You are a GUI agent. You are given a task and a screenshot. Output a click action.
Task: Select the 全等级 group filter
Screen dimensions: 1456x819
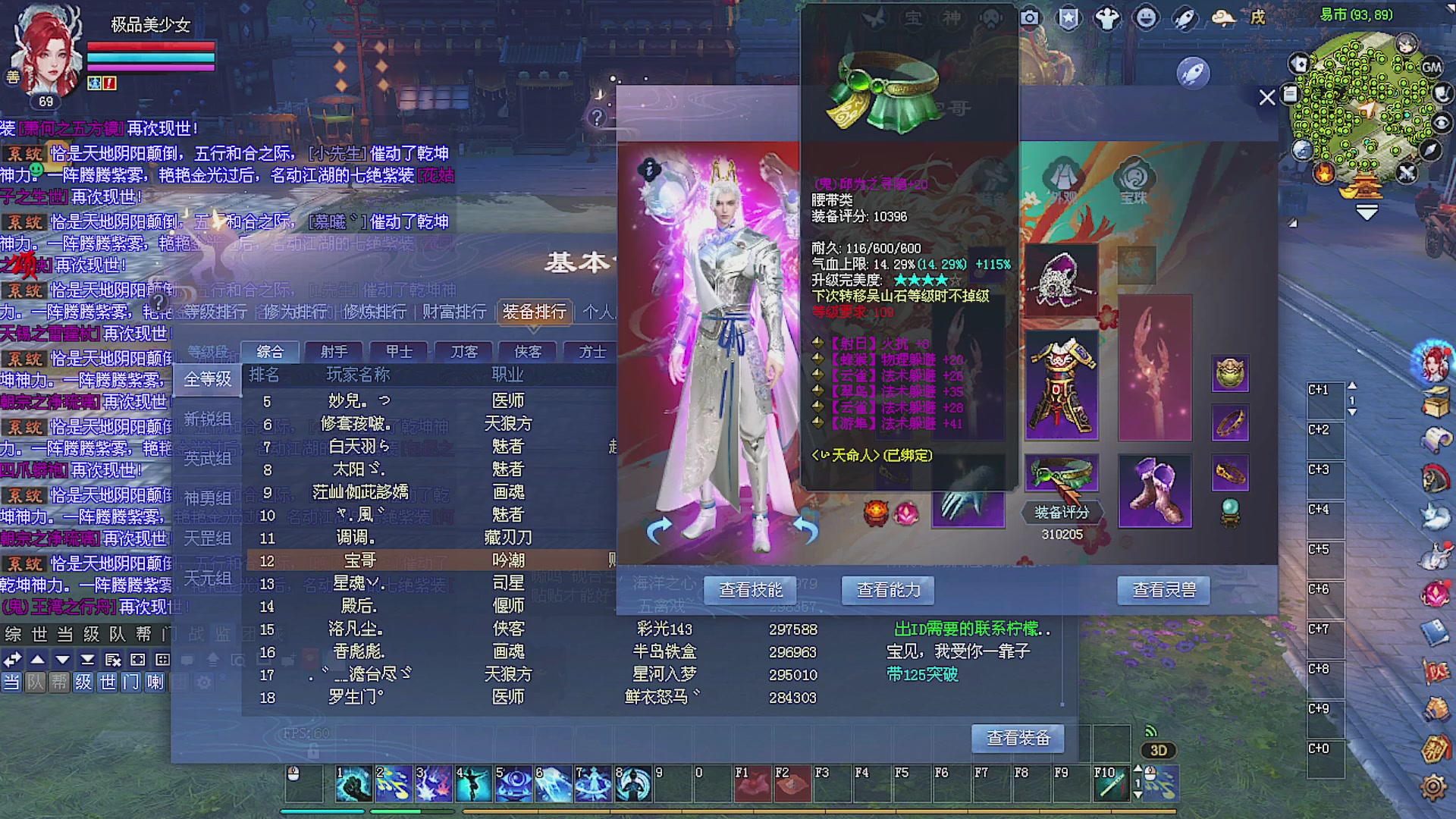tap(207, 378)
